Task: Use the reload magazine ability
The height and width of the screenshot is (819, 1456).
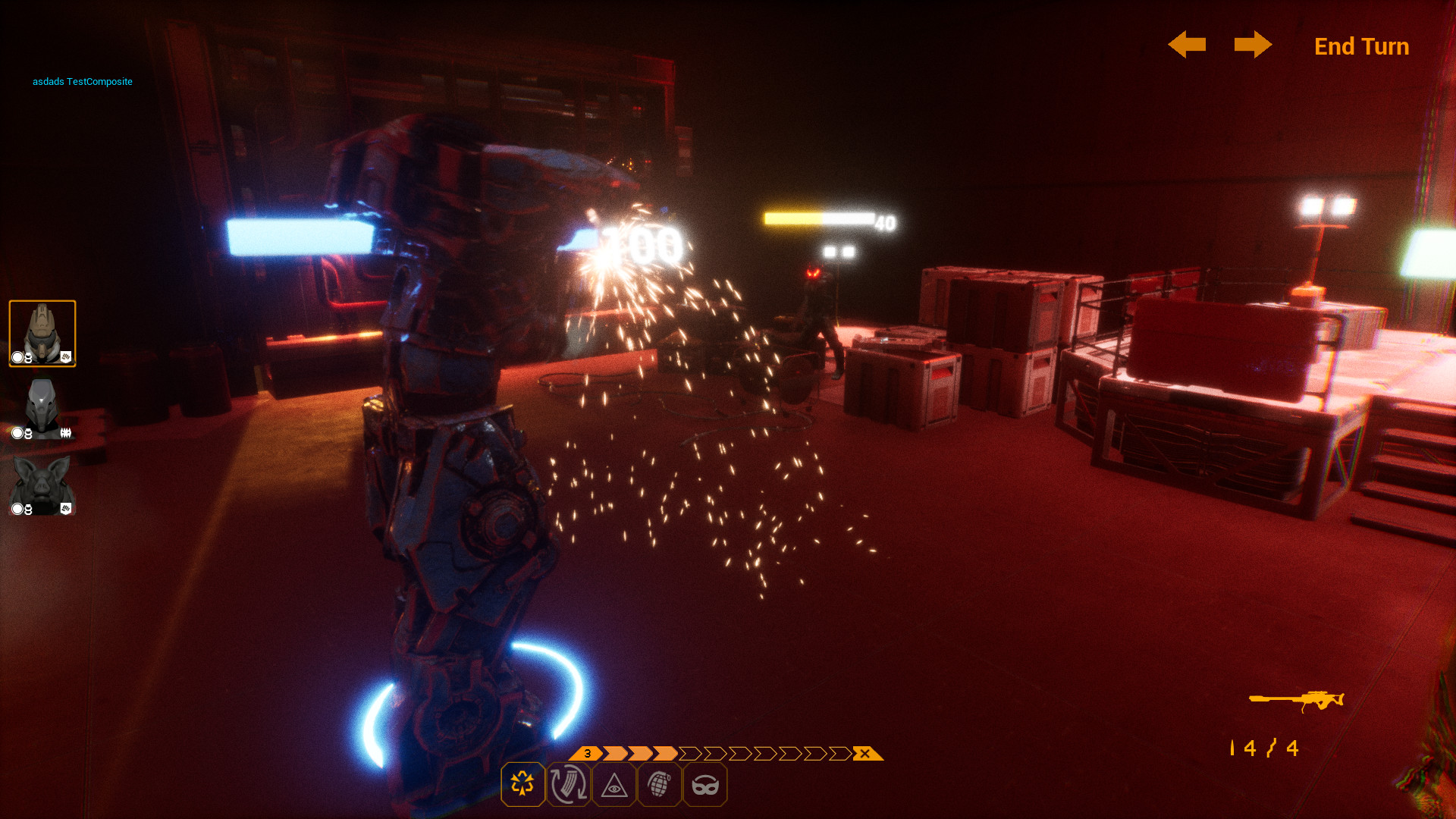Action: (568, 784)
